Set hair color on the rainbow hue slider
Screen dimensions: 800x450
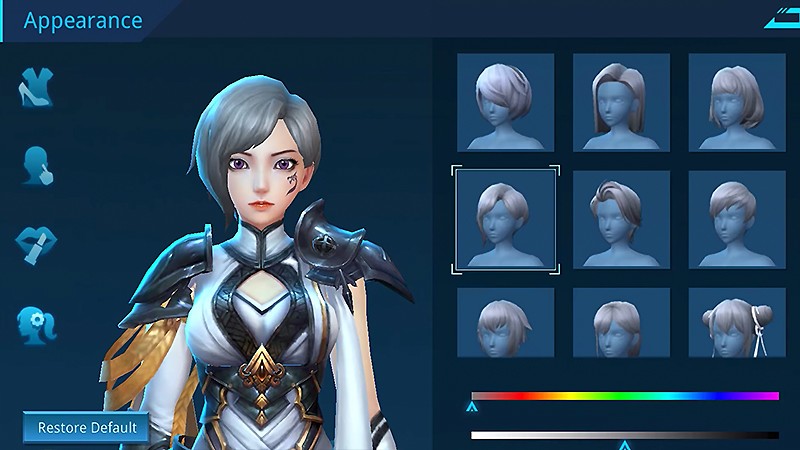click(624, 396)
